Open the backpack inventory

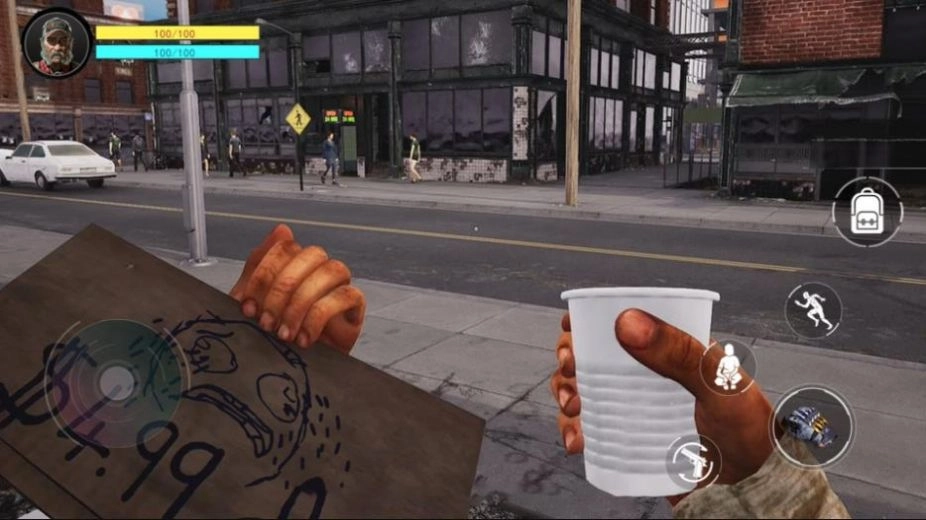pyautogui.click(x=867, y=211)
